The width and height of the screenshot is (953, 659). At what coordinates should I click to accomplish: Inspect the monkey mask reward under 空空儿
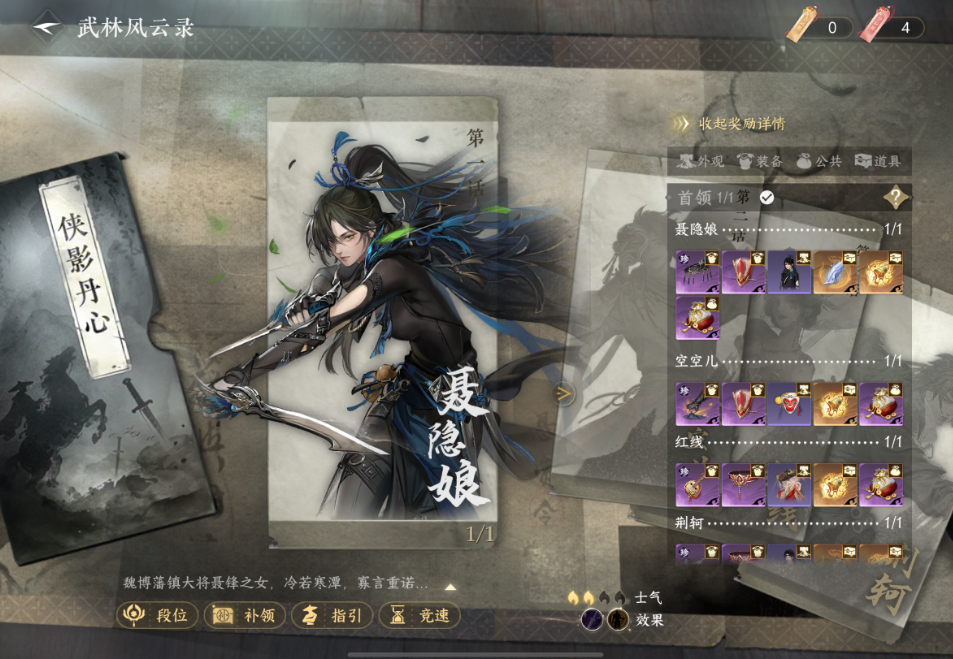point(789,404)
